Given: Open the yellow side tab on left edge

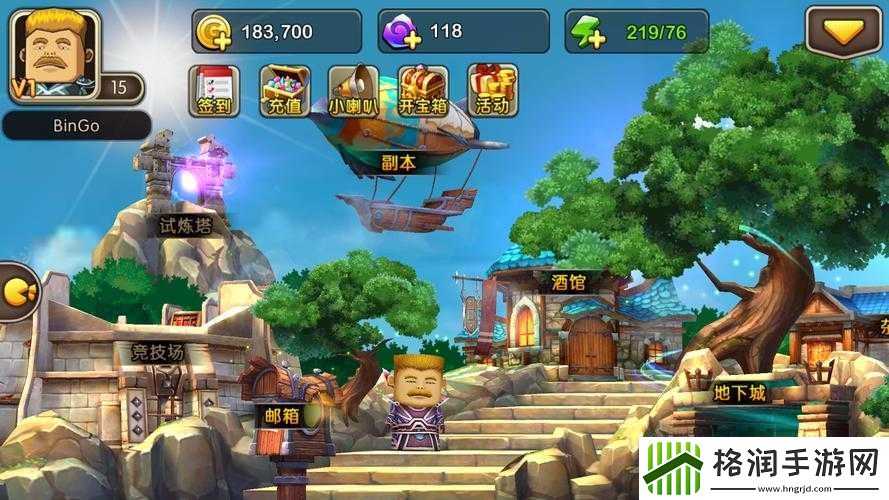Looking at the screenshot, I should tap(17, 290).
